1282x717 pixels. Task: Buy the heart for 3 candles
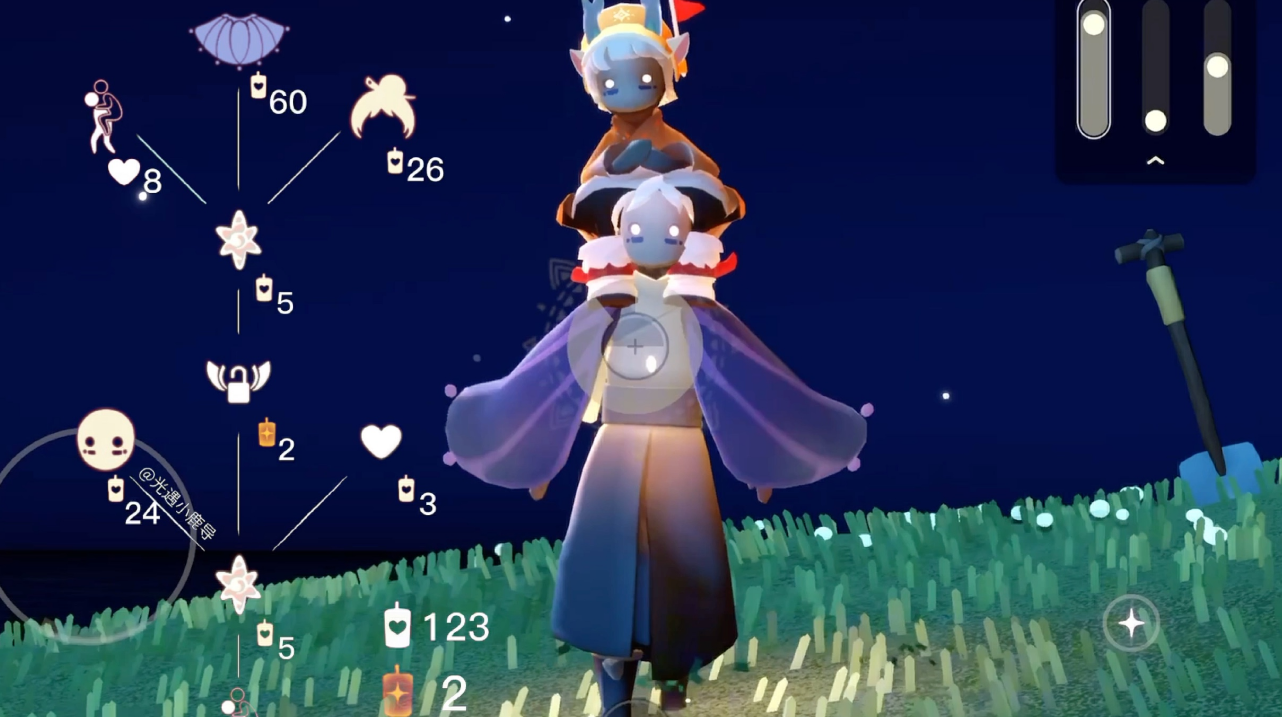coord(381,441)
